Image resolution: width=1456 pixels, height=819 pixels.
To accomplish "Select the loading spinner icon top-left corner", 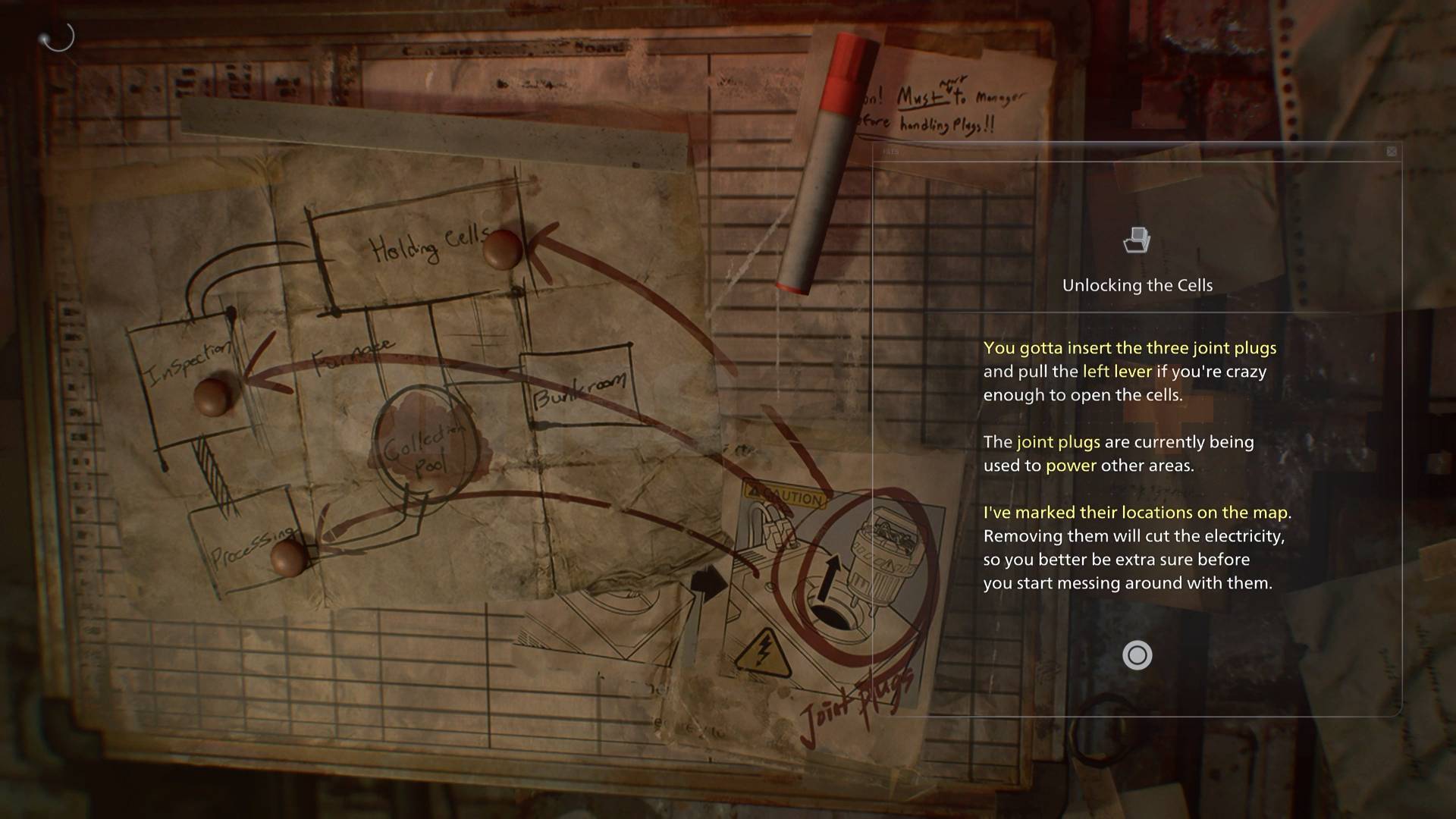I will click(57, 37).
